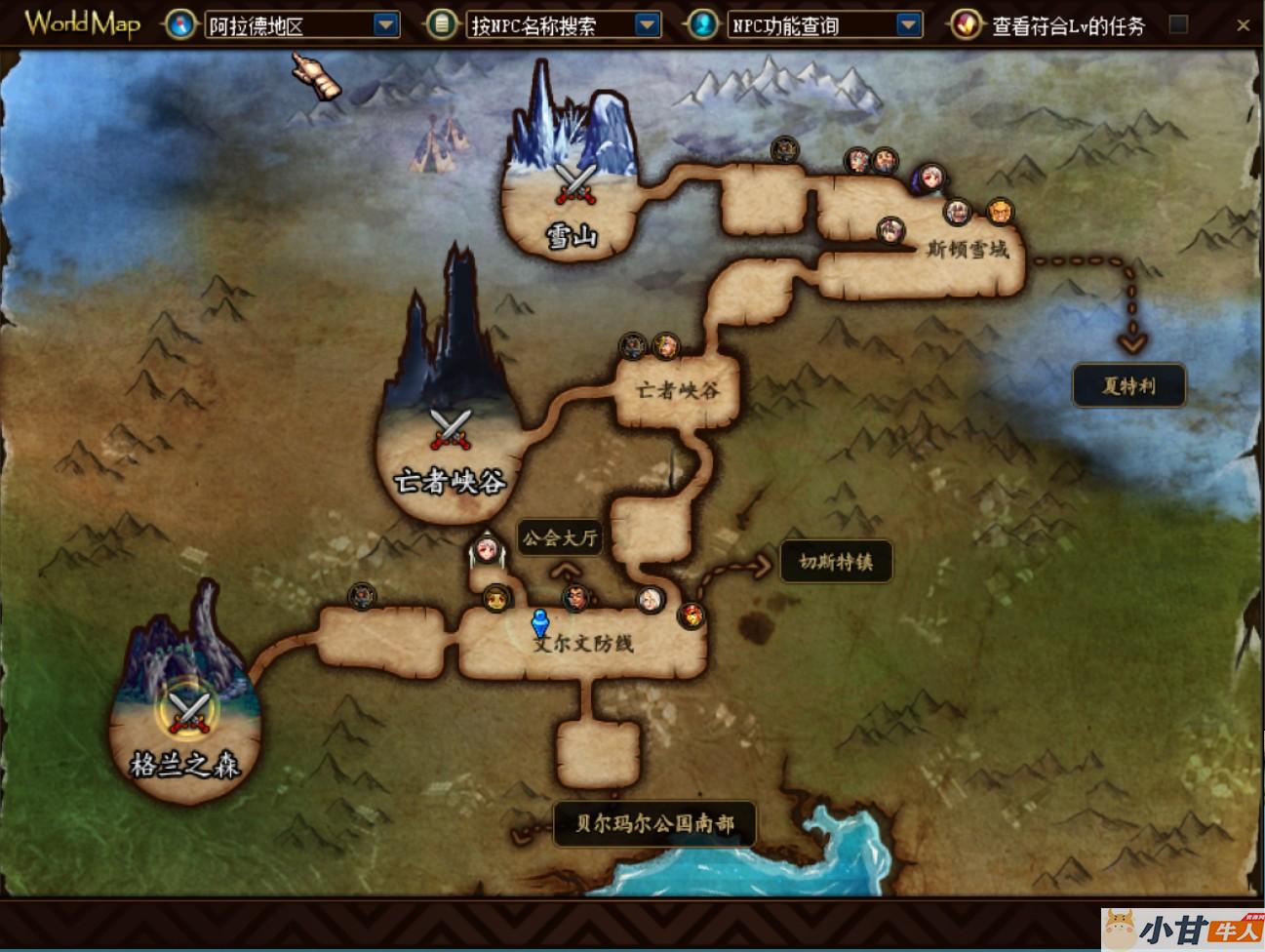Select the red-haired NPC portrait near 切斯特镇

(x=692, y=615)
